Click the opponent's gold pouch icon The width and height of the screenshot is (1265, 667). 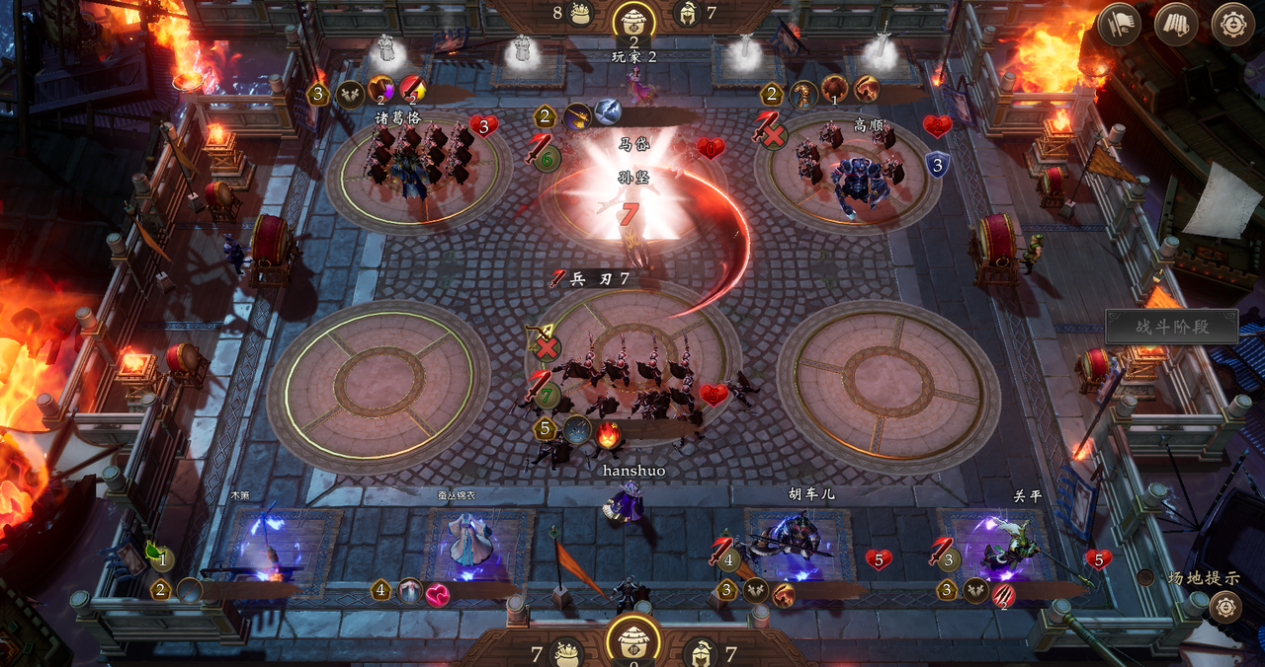(x=580, y=13)
